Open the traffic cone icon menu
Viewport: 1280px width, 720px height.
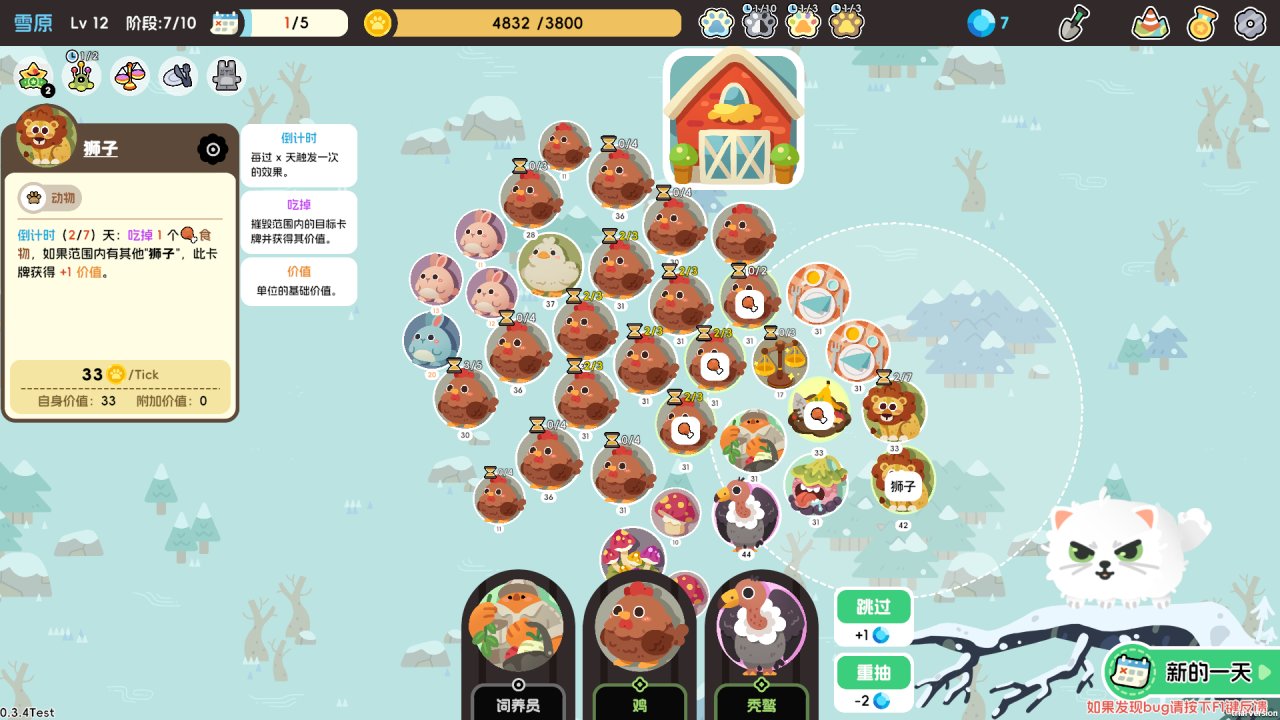(x=1150, y=23)
